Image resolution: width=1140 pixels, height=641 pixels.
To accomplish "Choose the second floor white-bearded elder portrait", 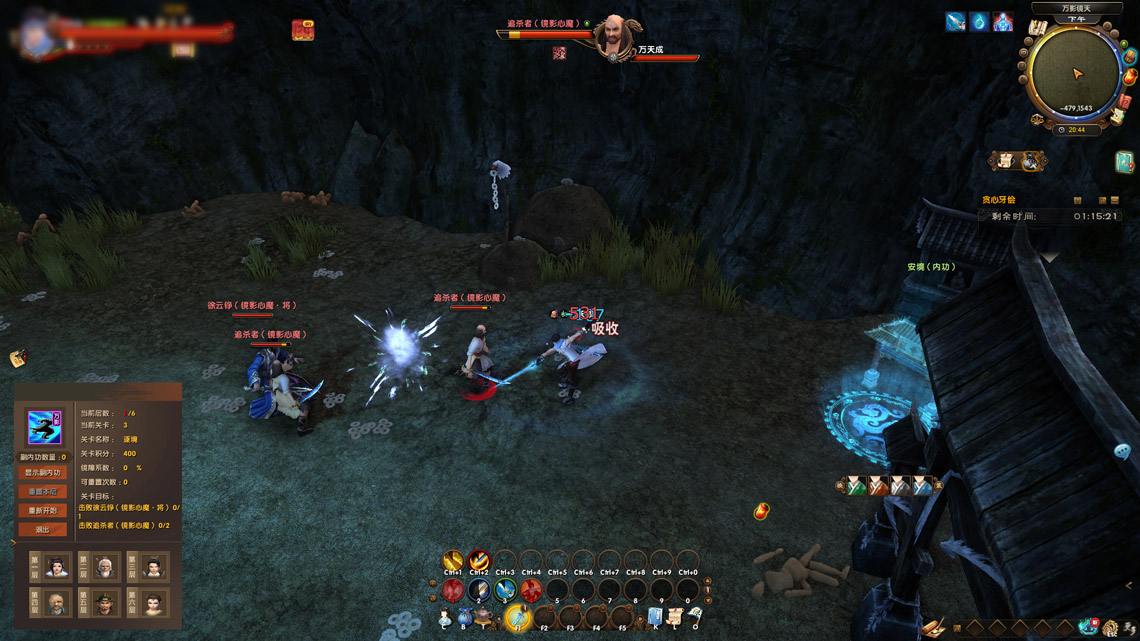I will pos(106,568).
